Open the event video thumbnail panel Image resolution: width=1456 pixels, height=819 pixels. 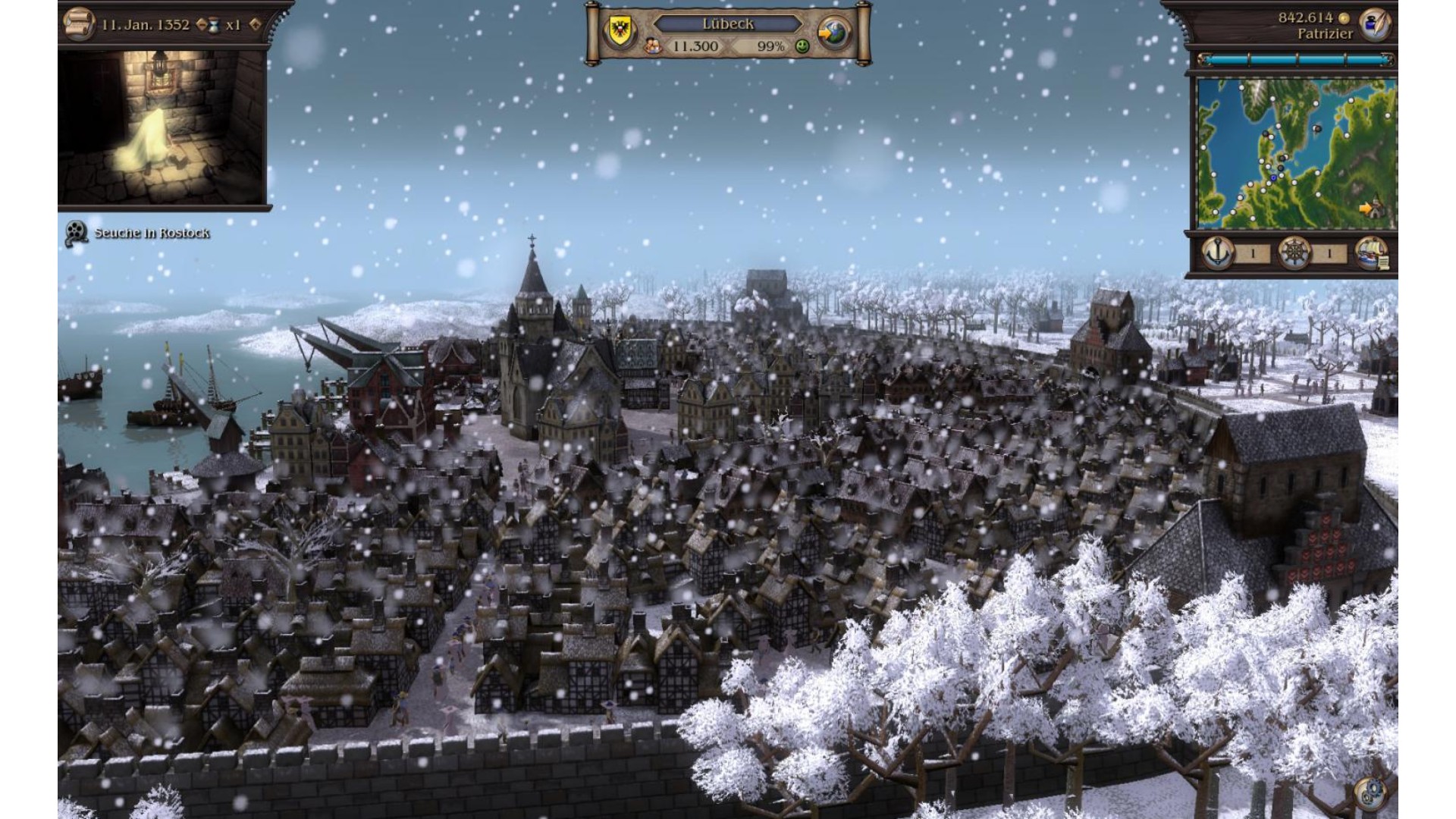coord(162,127)
